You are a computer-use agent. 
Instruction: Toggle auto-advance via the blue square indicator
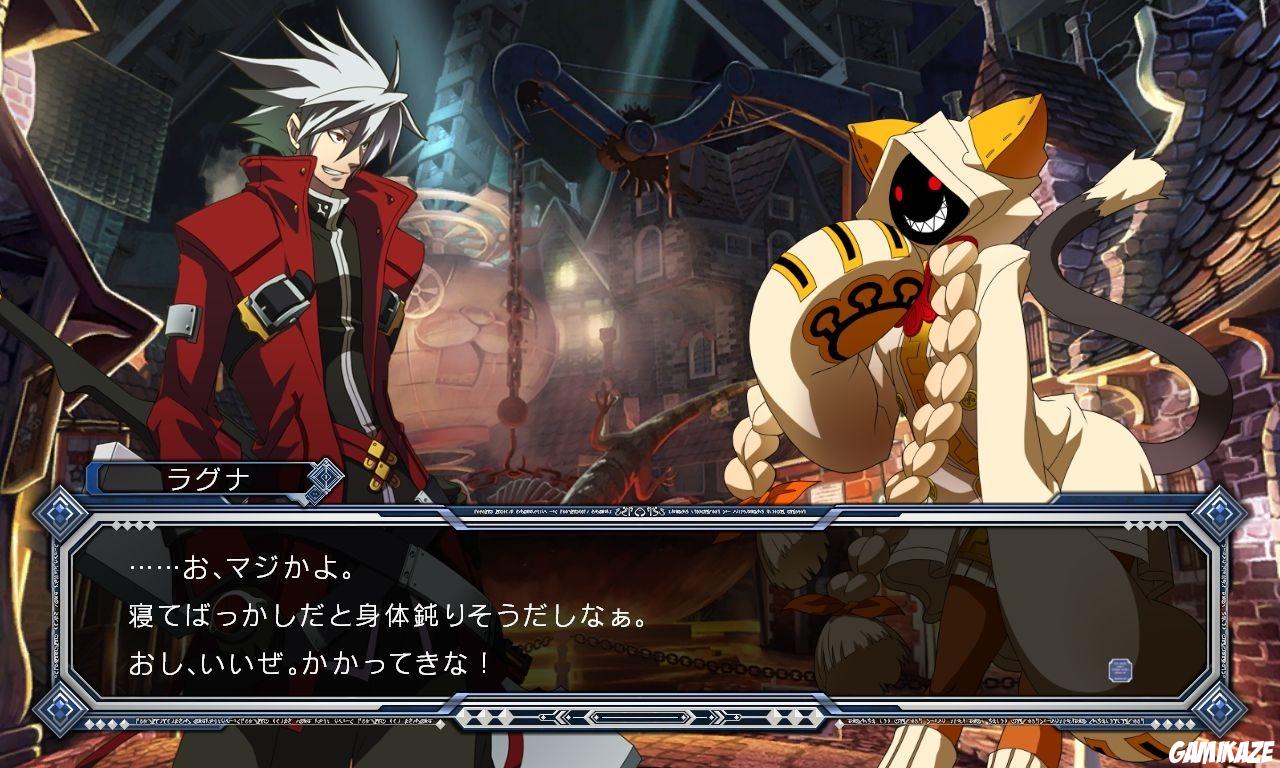click(1120, 668)
